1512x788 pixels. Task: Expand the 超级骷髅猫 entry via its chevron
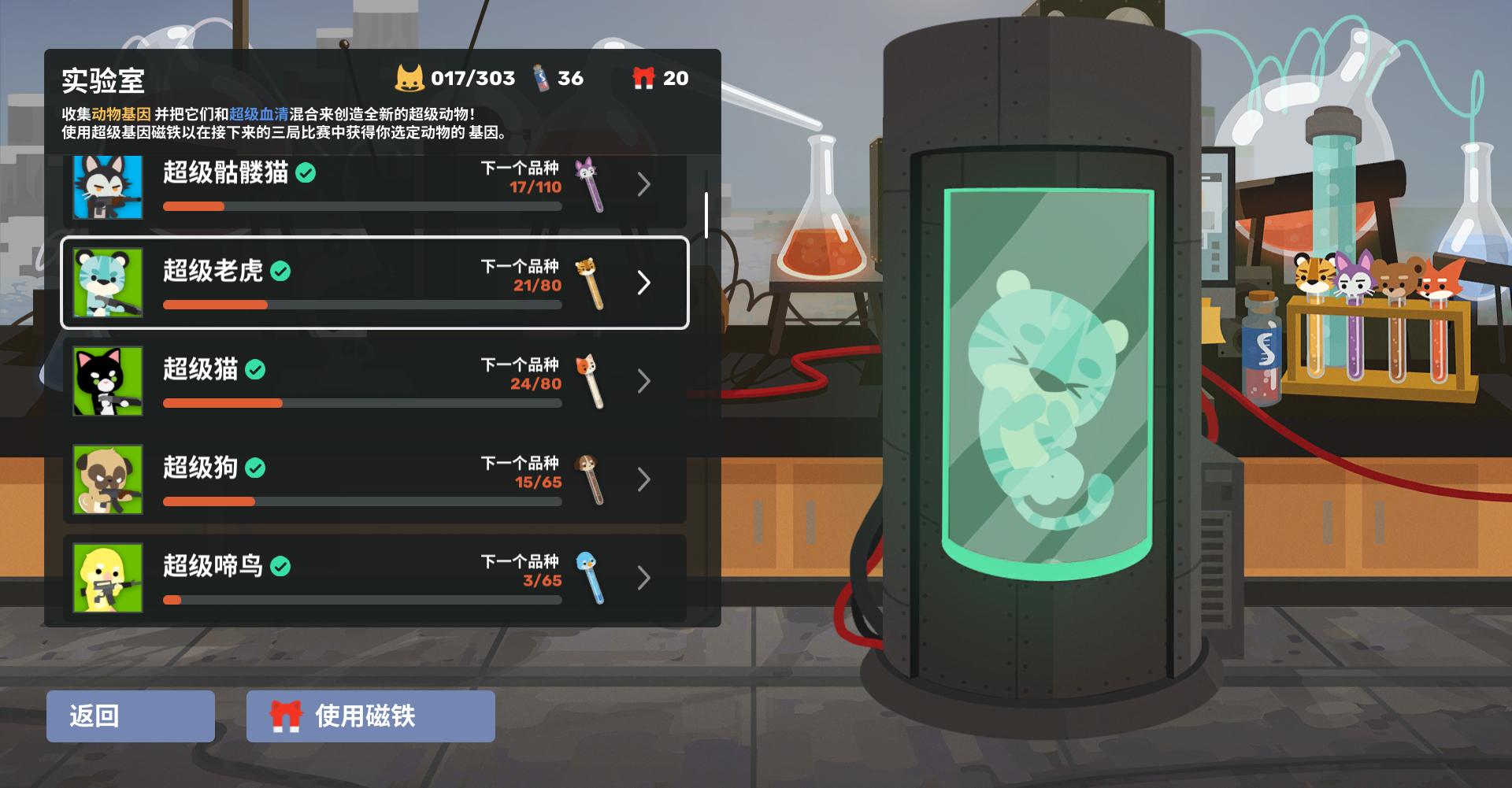pyautogui.click(x=644, y=185)
